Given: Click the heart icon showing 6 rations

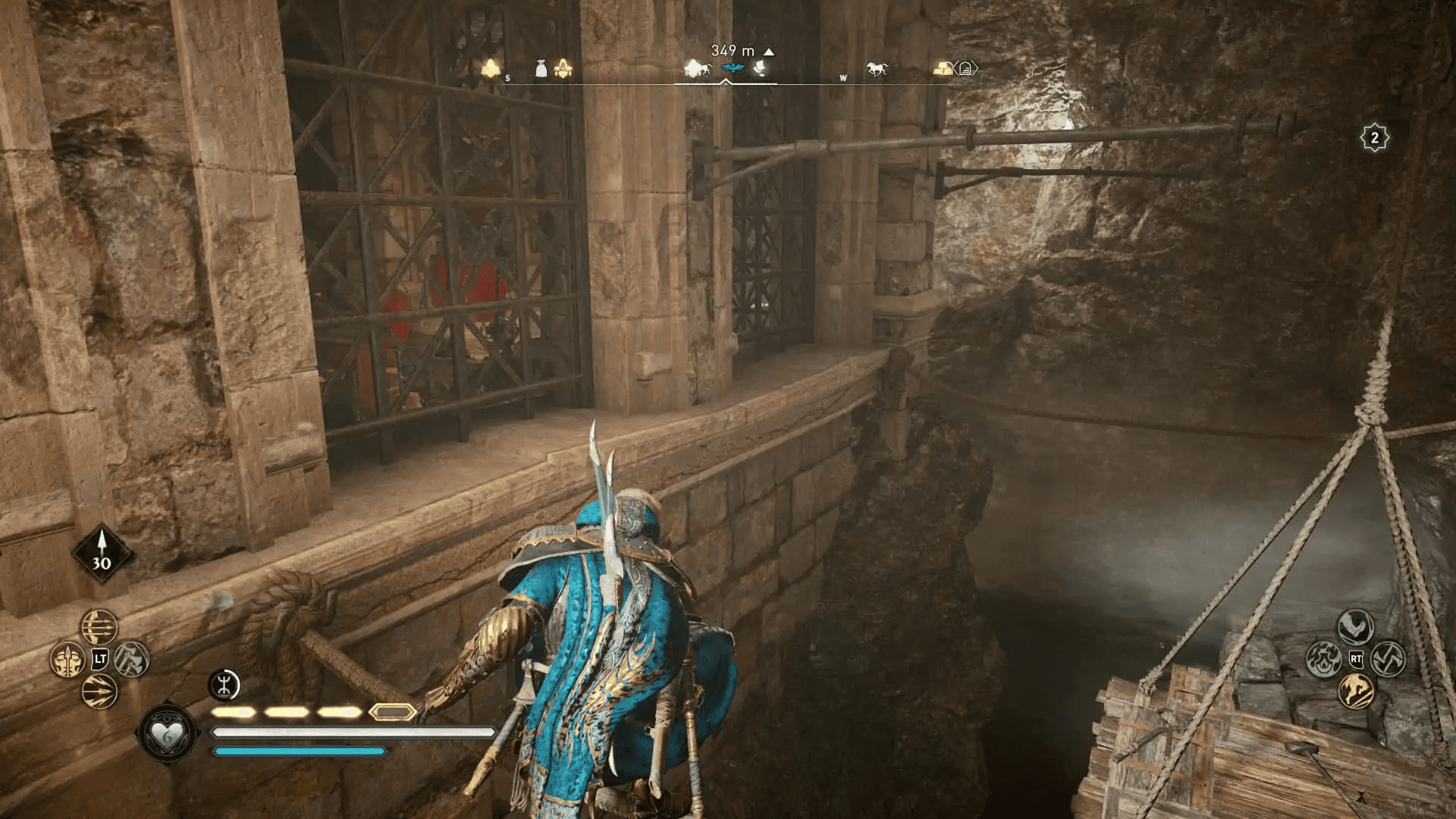Looking at the screenshot, I should pyautogui.click(x=168, y=734).
